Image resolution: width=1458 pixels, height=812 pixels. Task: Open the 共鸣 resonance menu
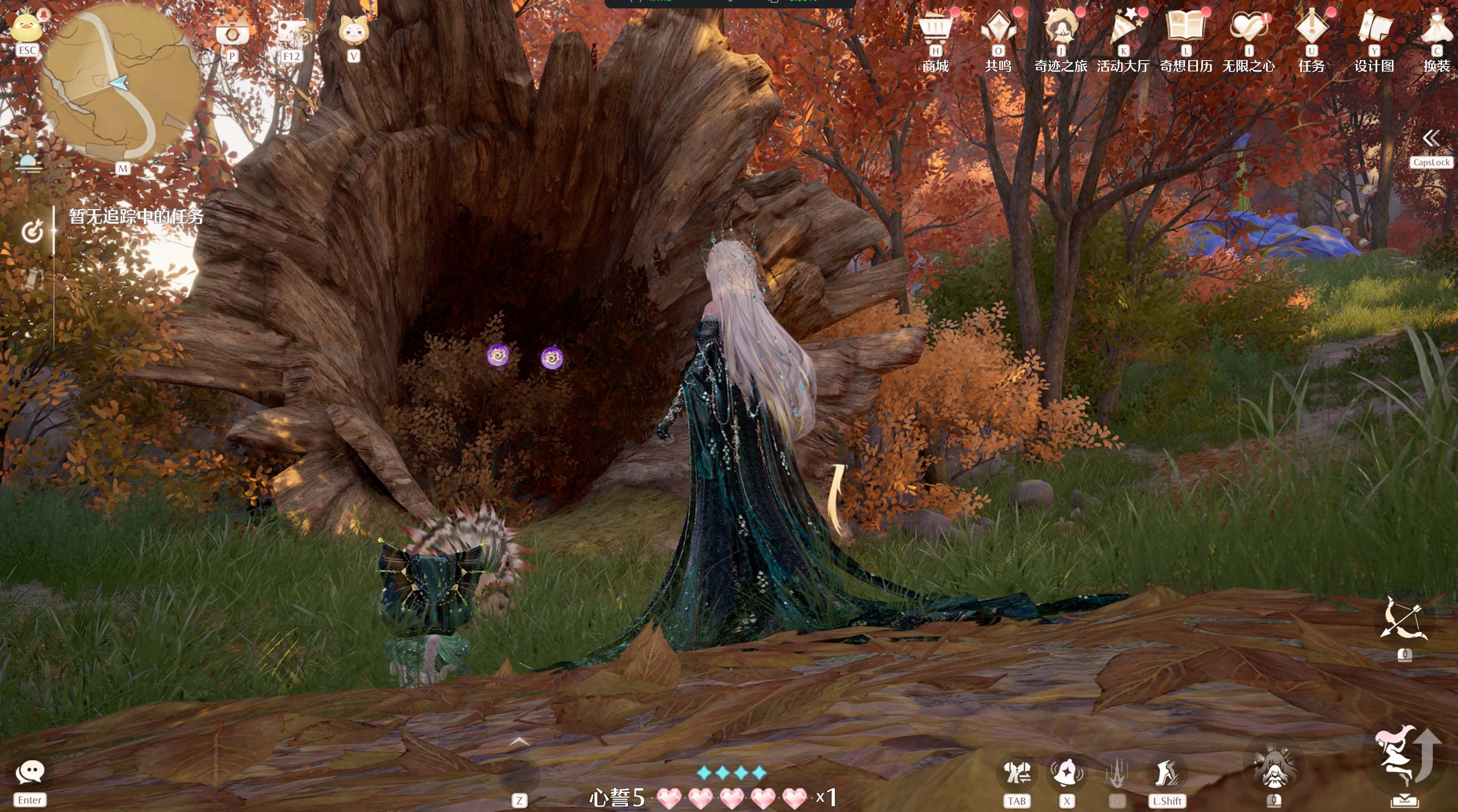coord(998,28)
